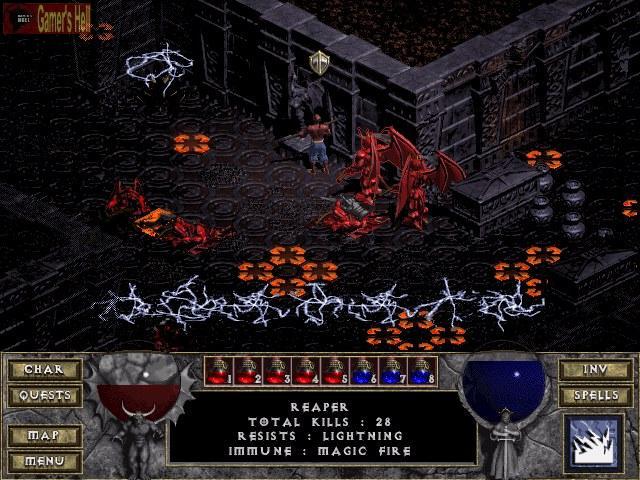Open the CHAR character sheet
Screen dimensions: 640x480
pos(43,370)
